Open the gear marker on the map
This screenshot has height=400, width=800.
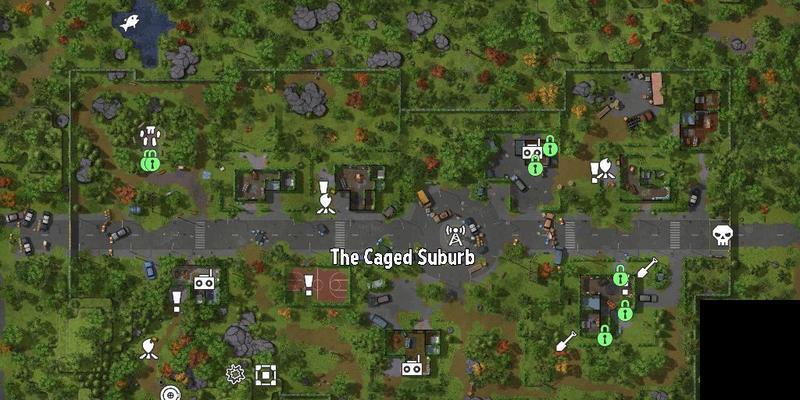click(236, 374)
